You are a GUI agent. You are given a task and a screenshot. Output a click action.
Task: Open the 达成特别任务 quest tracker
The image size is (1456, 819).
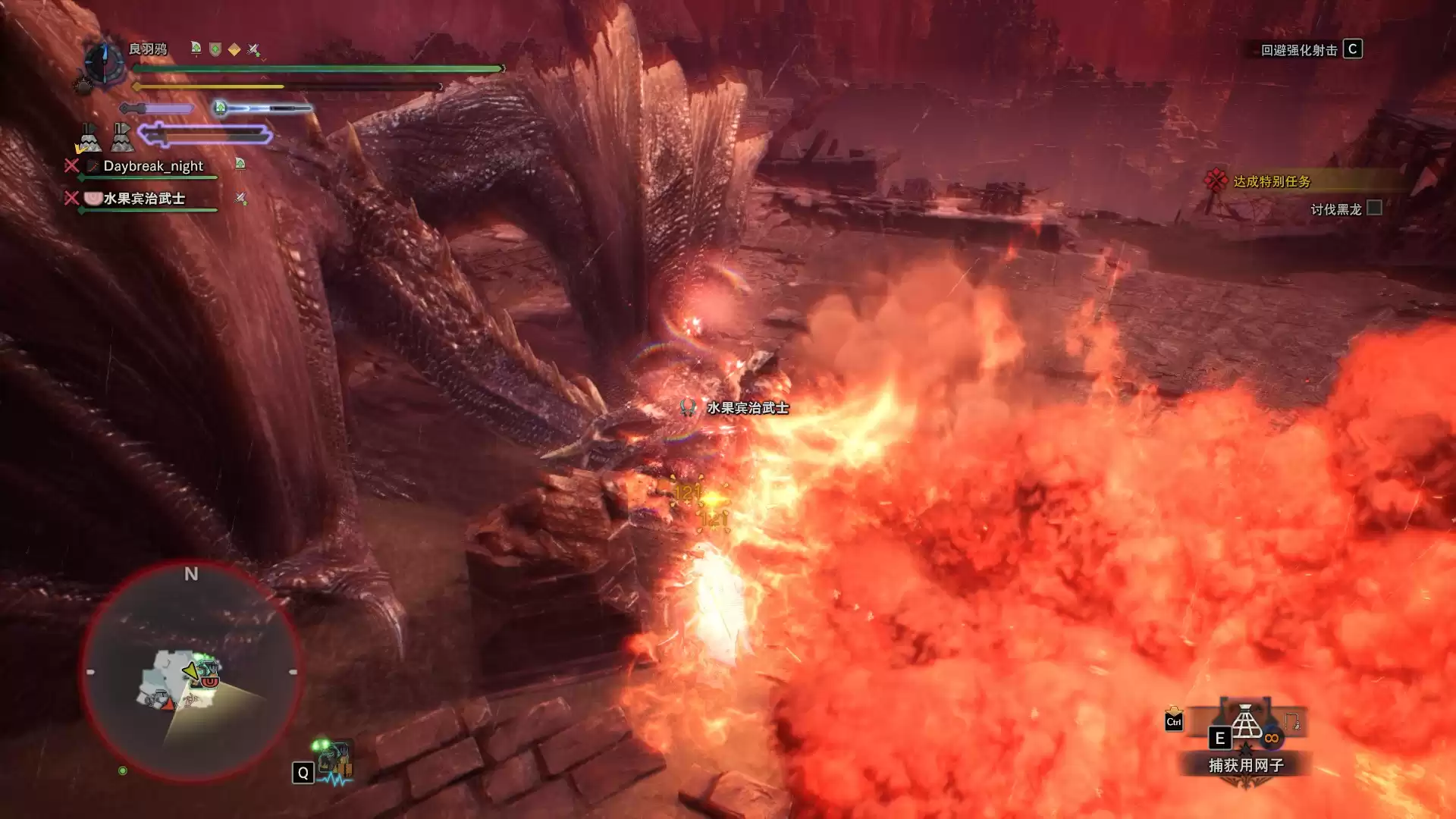pyautogui.click(x=1271, y=181)
